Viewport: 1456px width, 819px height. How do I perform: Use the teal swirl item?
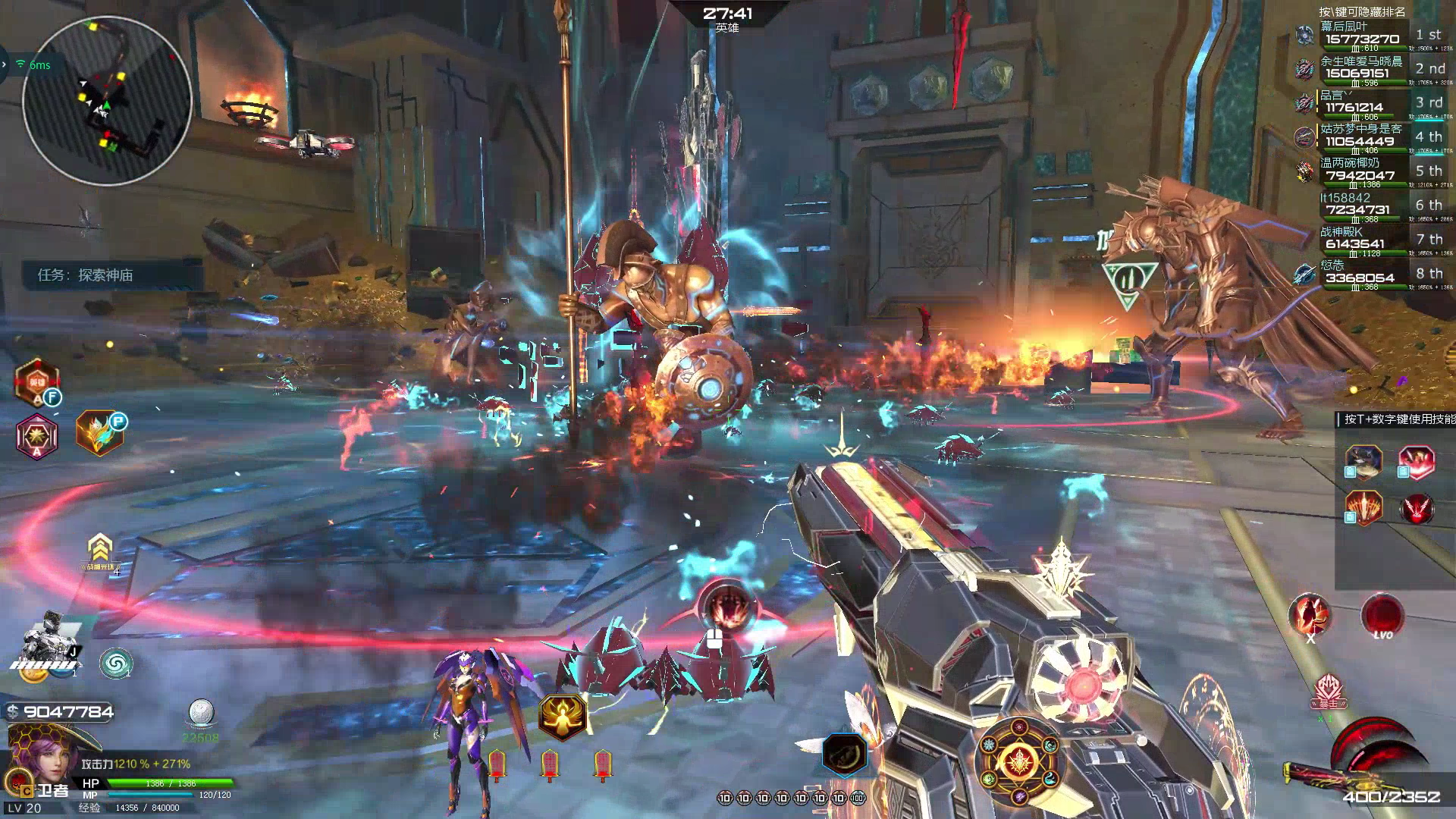[116, 664]
